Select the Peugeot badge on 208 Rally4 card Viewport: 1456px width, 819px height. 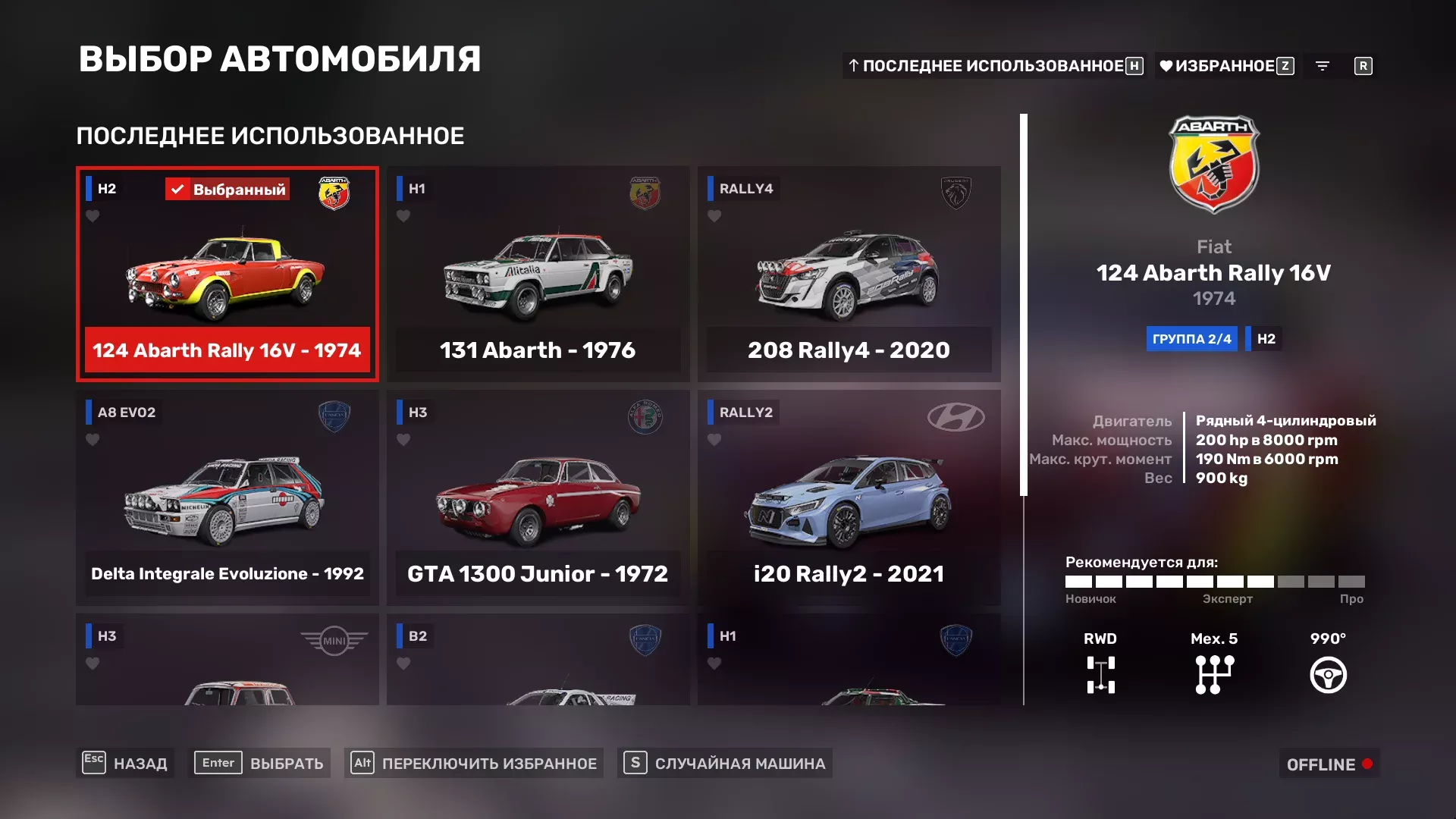point(958,193)
